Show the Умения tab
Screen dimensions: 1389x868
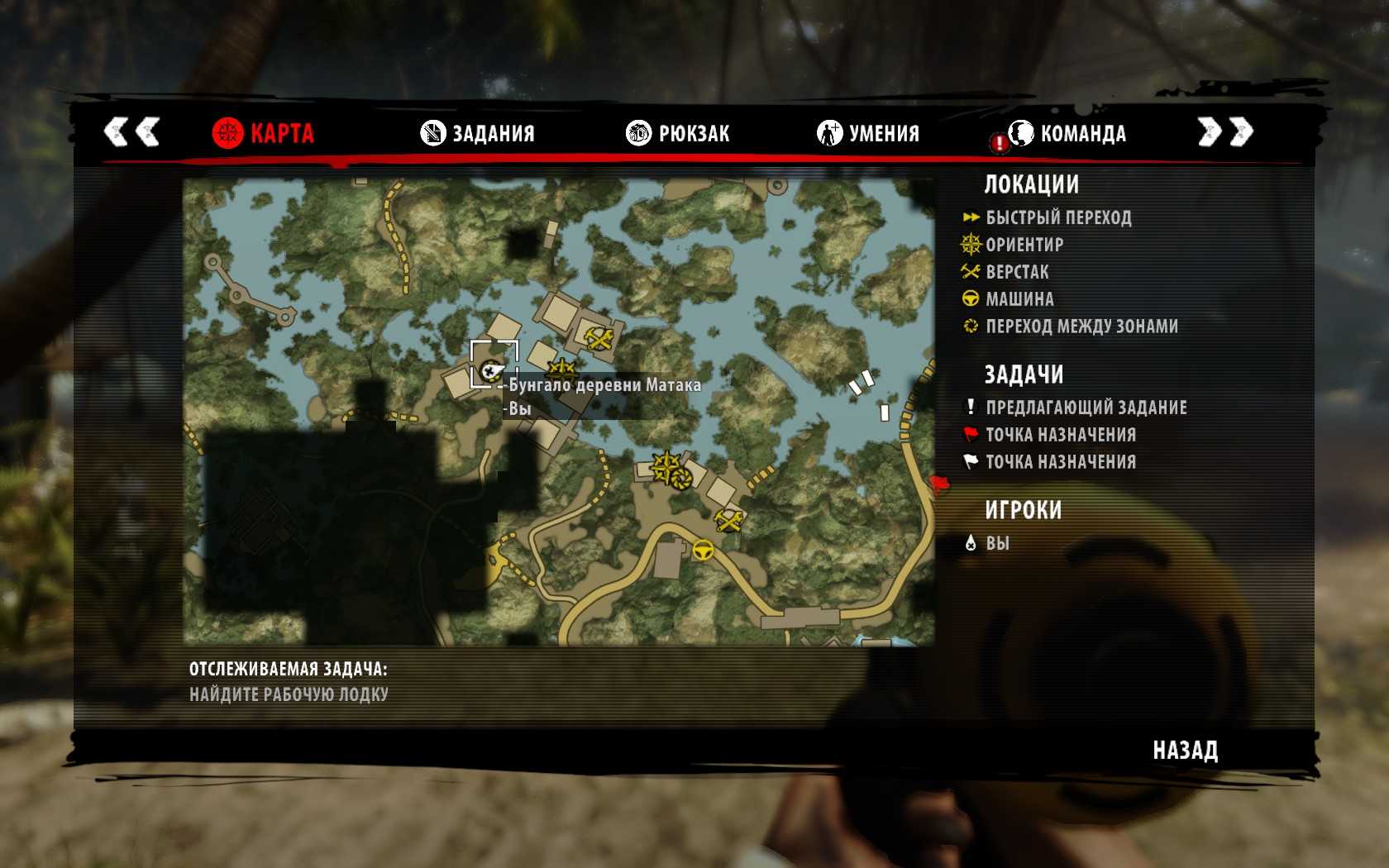[868, 133]
